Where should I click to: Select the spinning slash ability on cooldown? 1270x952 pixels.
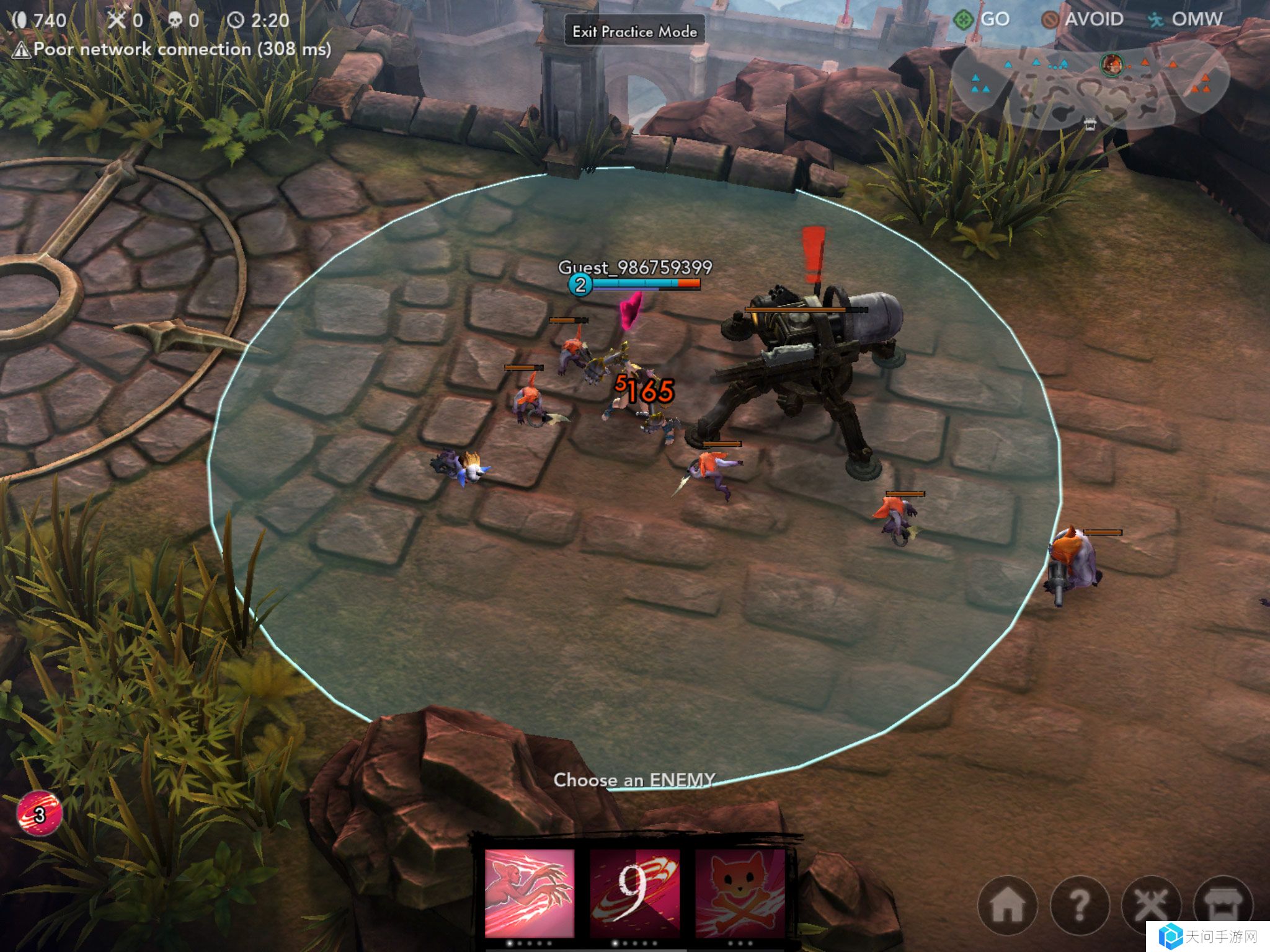click(634, 892)
